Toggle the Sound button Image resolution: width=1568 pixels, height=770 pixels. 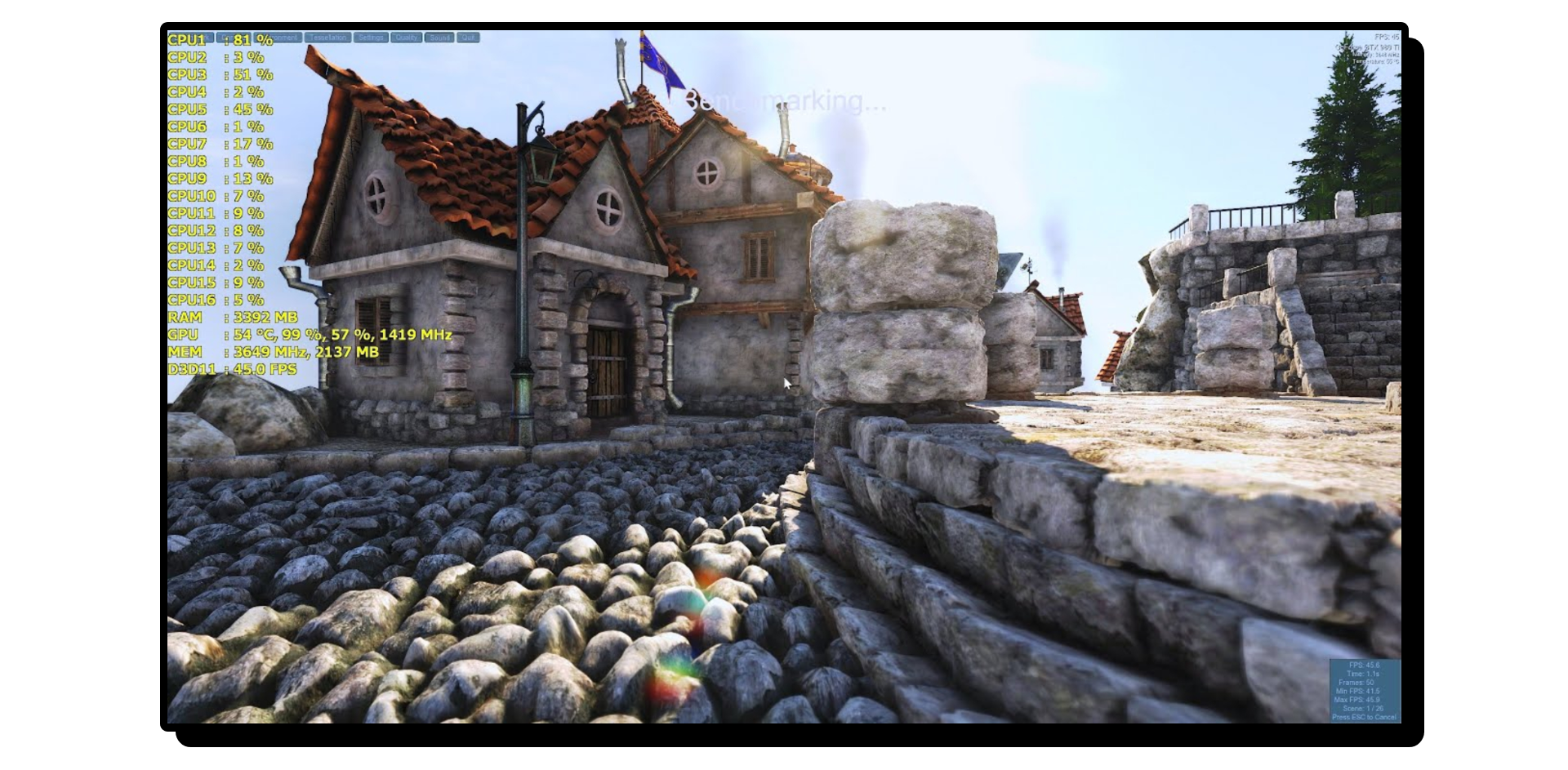(439, 38)
